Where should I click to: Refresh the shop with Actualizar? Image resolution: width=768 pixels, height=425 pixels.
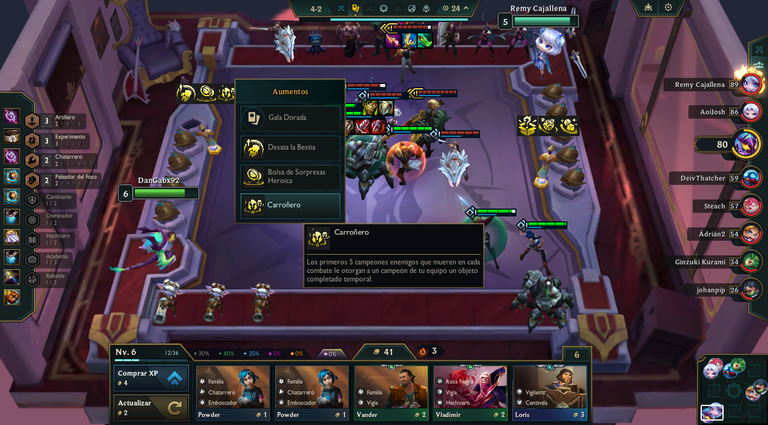[x=151, y=407]
